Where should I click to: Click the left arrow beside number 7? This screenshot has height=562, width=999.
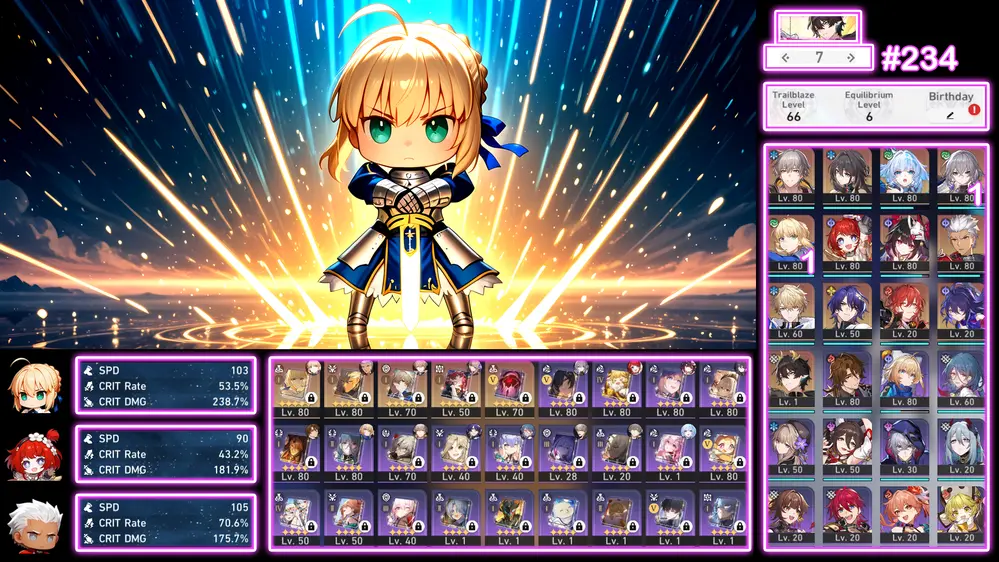coord(786,58)
